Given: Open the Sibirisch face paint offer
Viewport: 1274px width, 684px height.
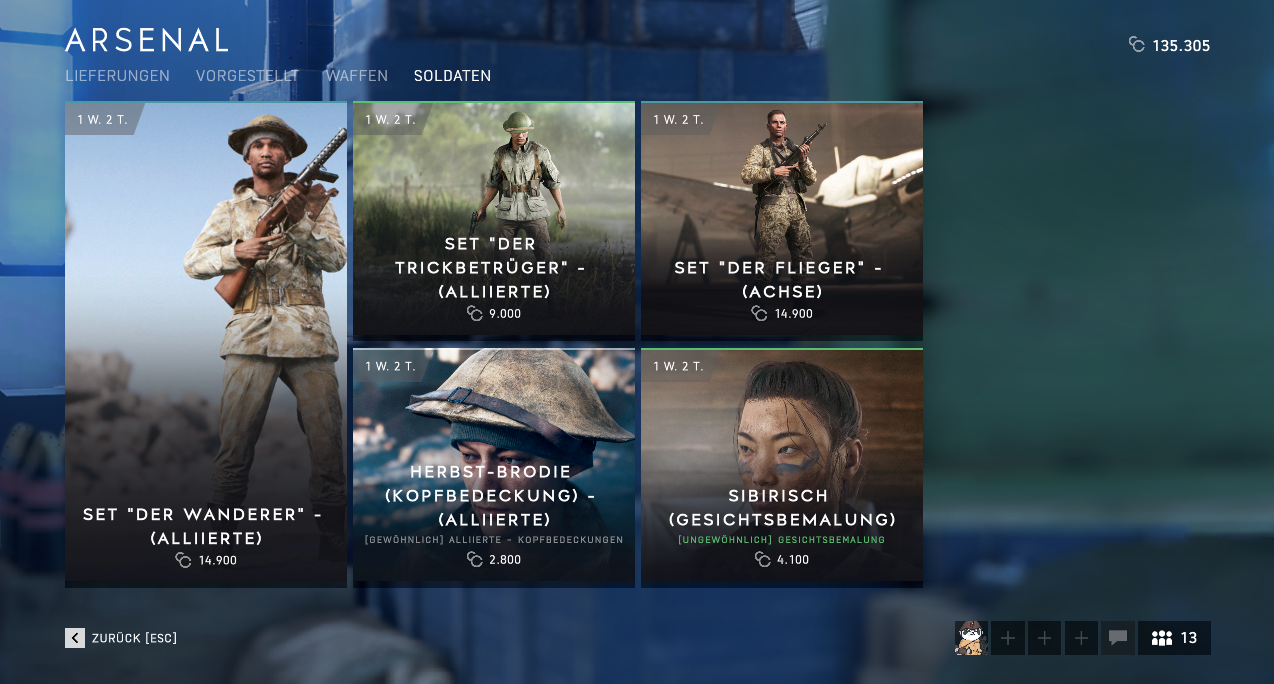Looking at the screenshot, I should pyautogui.click(x=782, y=467).
